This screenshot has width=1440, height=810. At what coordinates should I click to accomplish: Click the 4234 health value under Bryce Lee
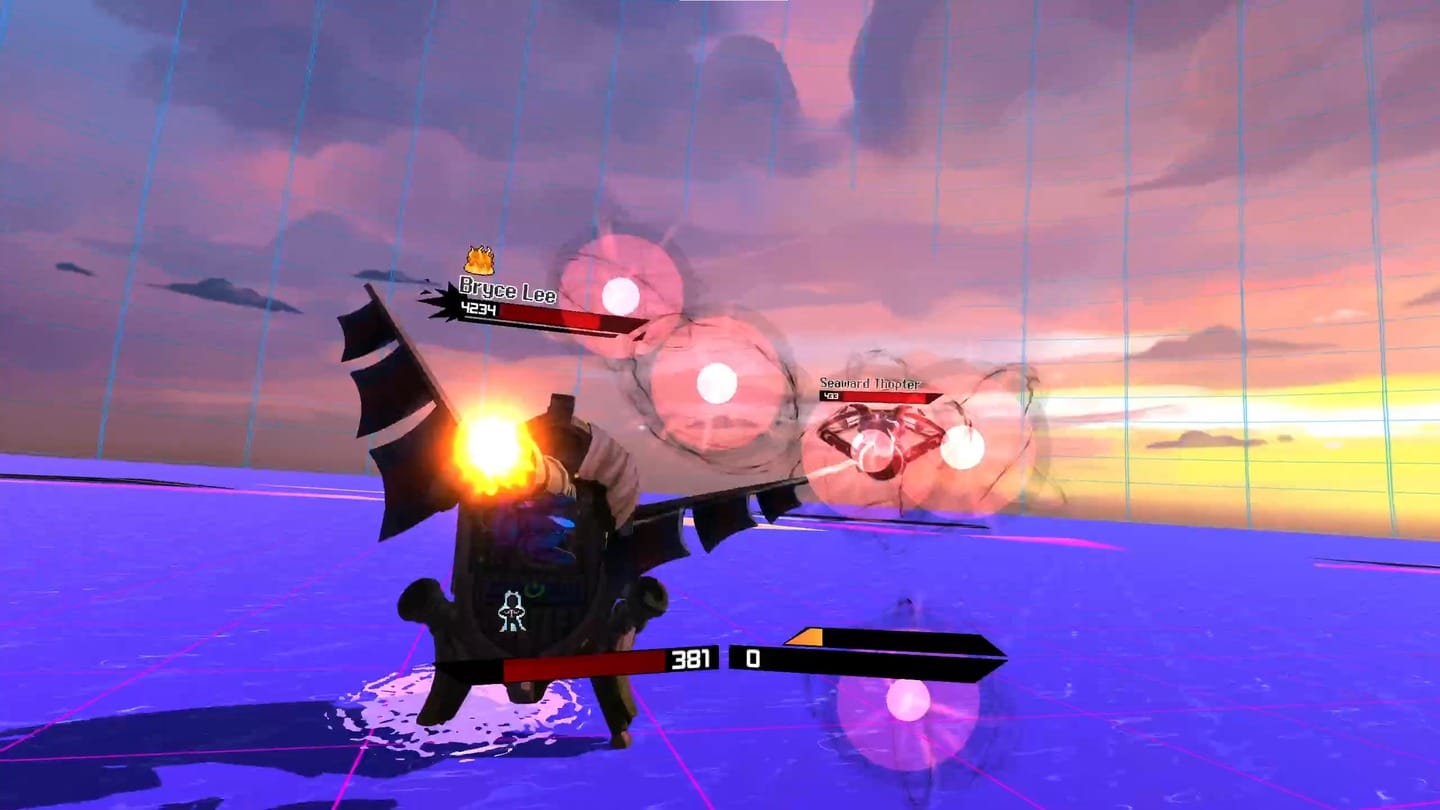pos(478,311)
